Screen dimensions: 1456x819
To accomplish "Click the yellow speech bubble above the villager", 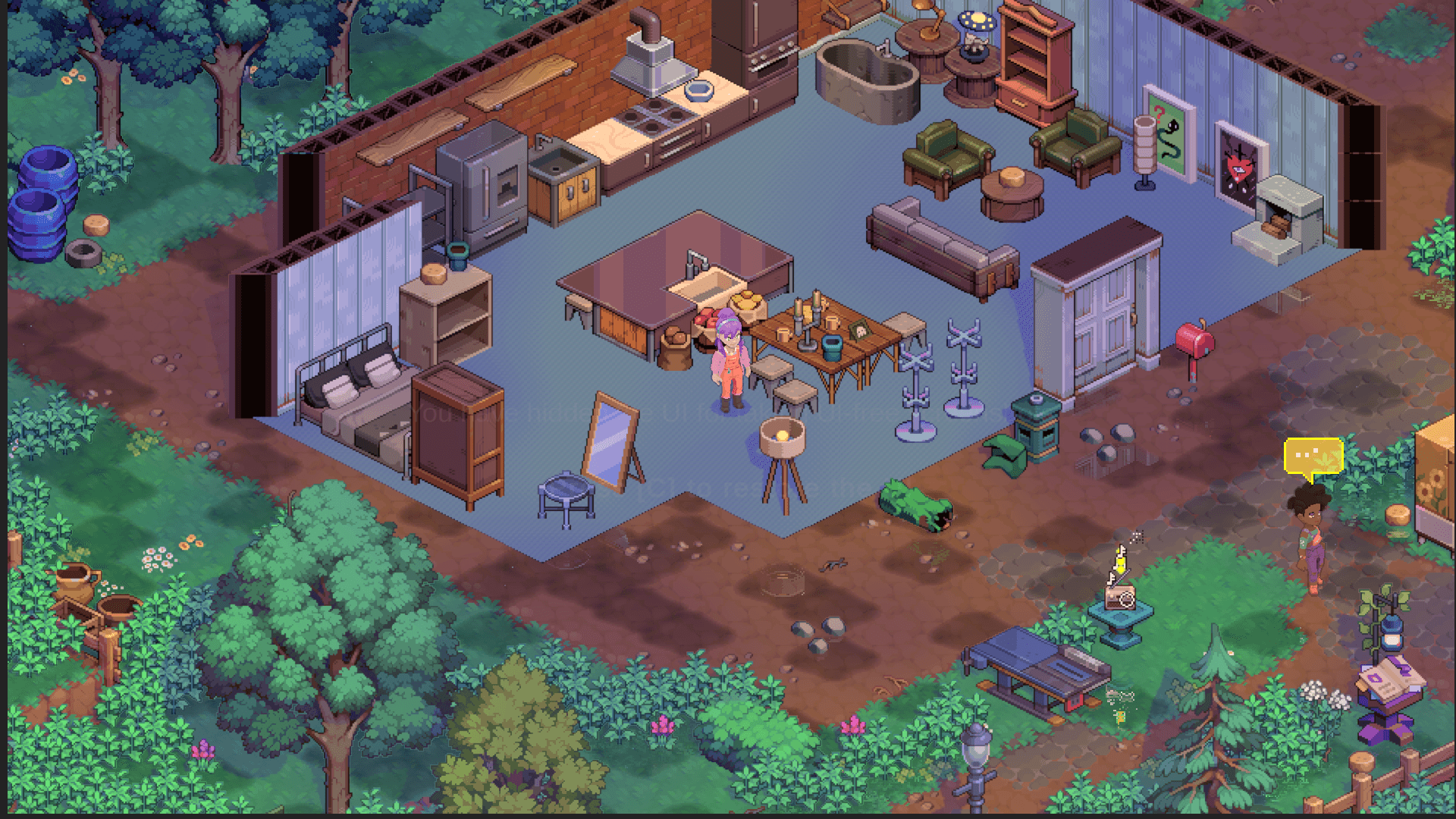I will click(x=1313, y=457).
